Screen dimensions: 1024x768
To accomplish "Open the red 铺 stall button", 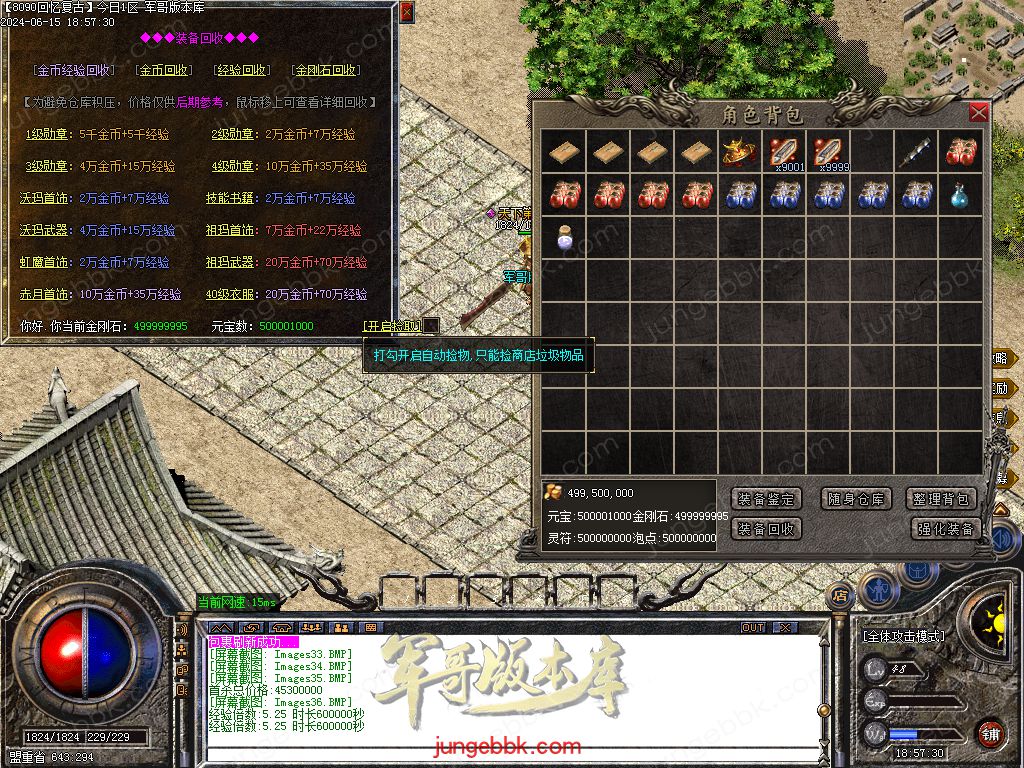I will point(990,733).
